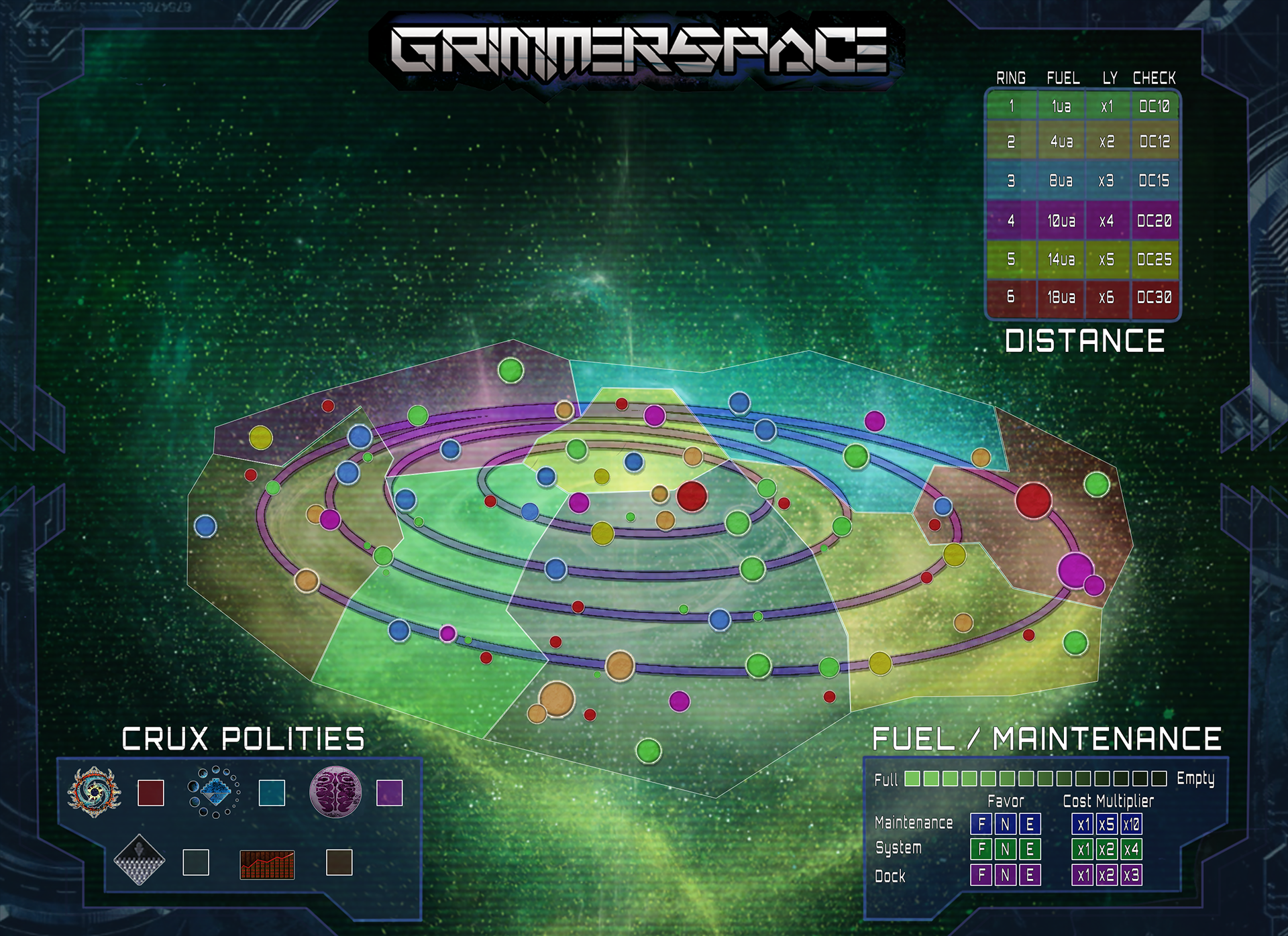Set Dock favor to E
Image resolution: width=1288 pixels, height=936 pixels.
tap(1030, 875)
